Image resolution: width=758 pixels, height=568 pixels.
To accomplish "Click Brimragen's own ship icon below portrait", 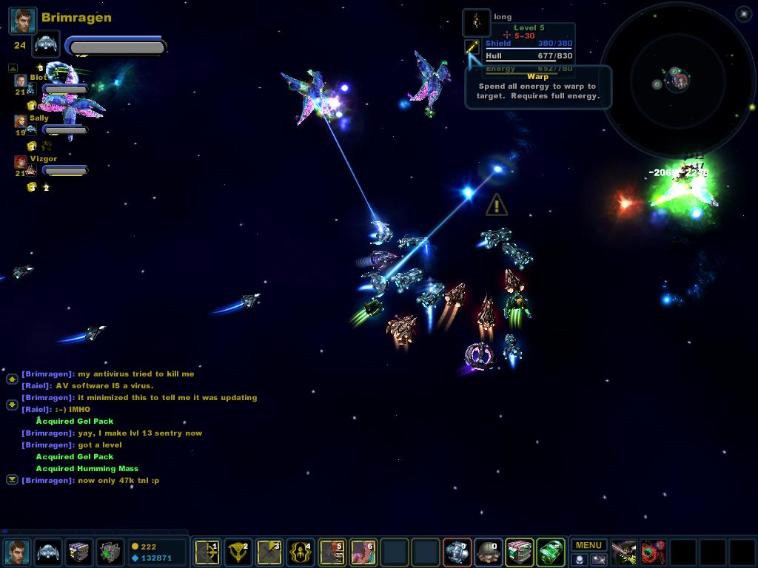I will pos(45,45).
